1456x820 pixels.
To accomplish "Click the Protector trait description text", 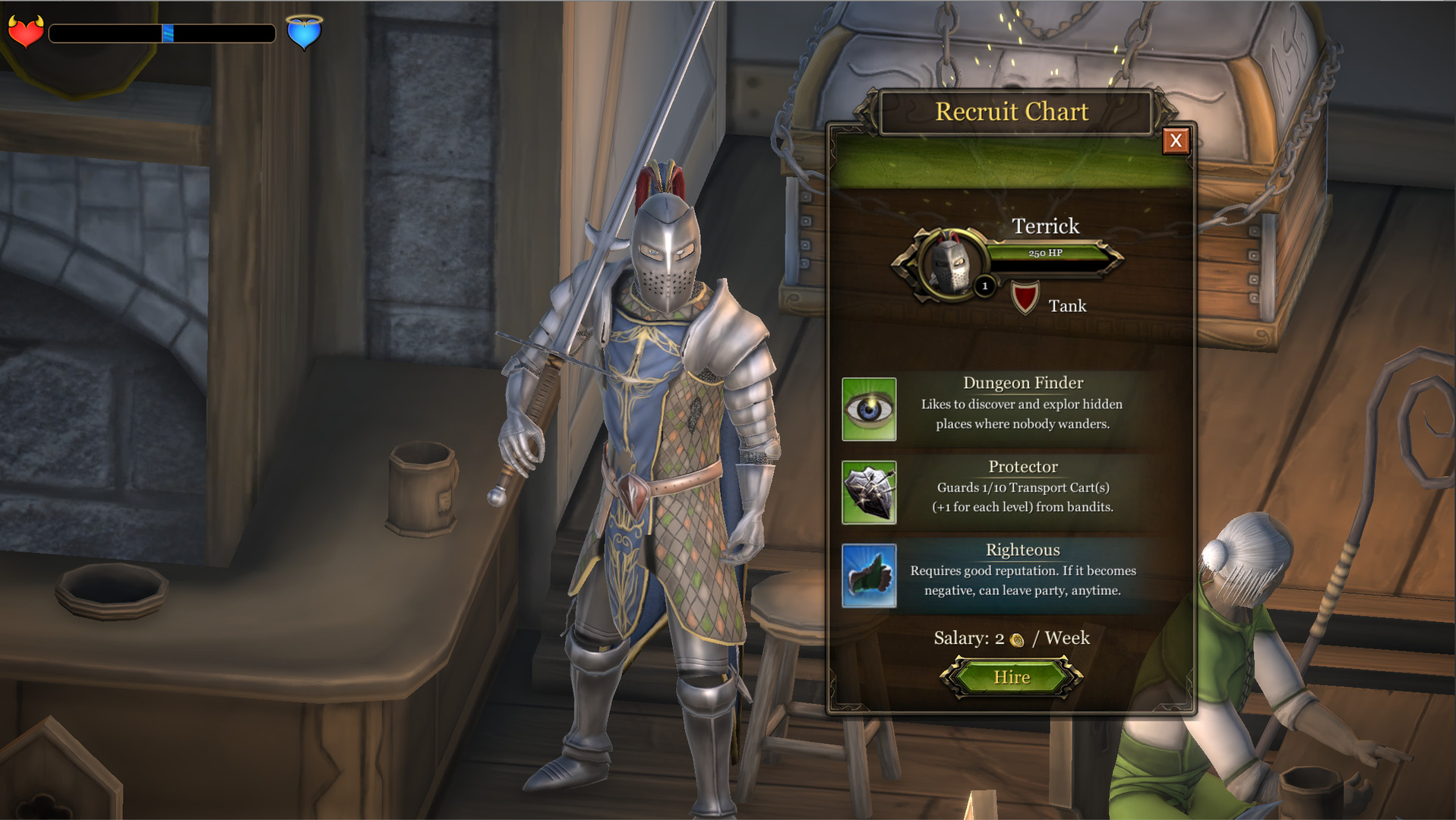I will coord(1023,497).
